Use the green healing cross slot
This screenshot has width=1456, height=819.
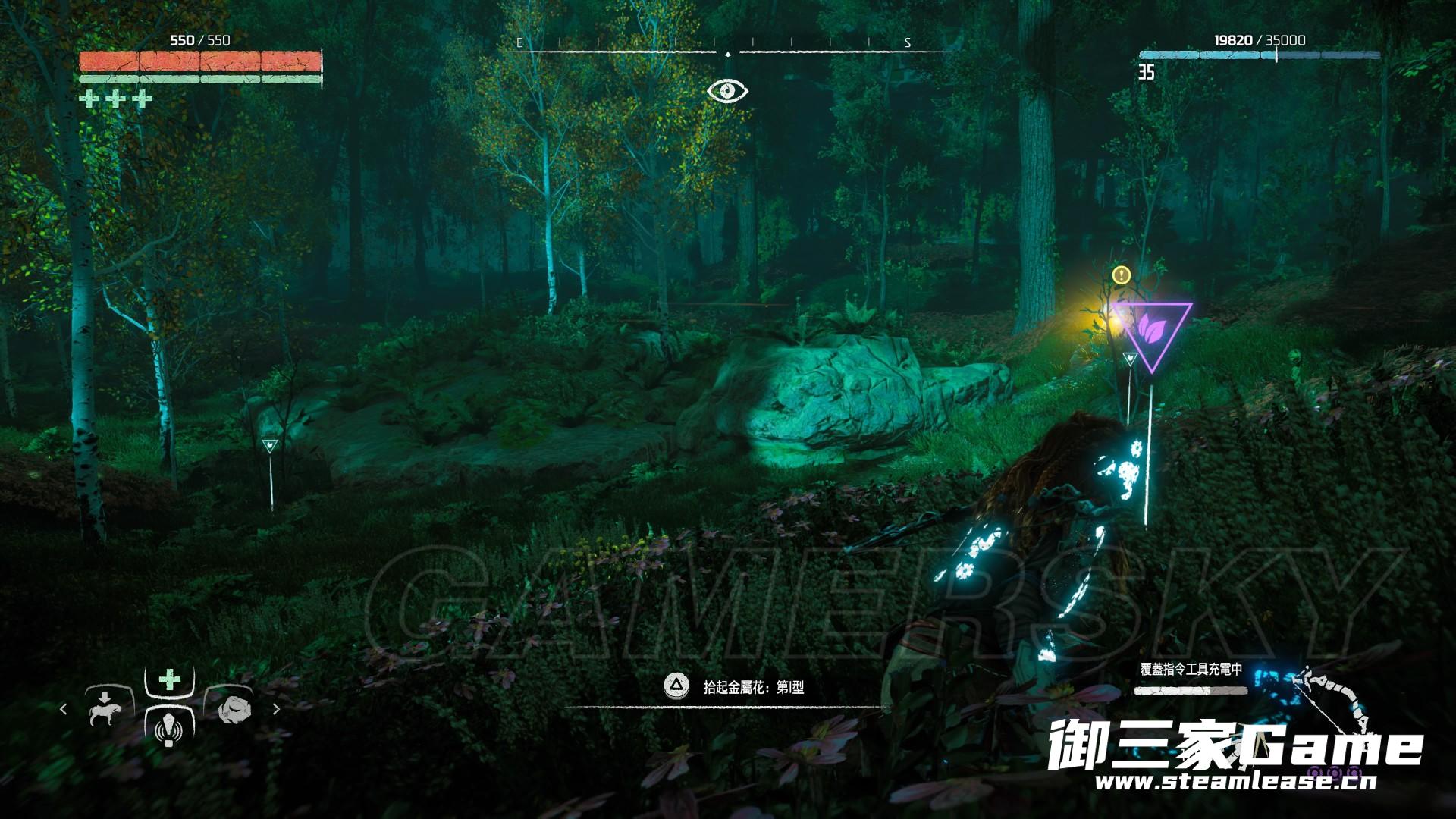170,679
